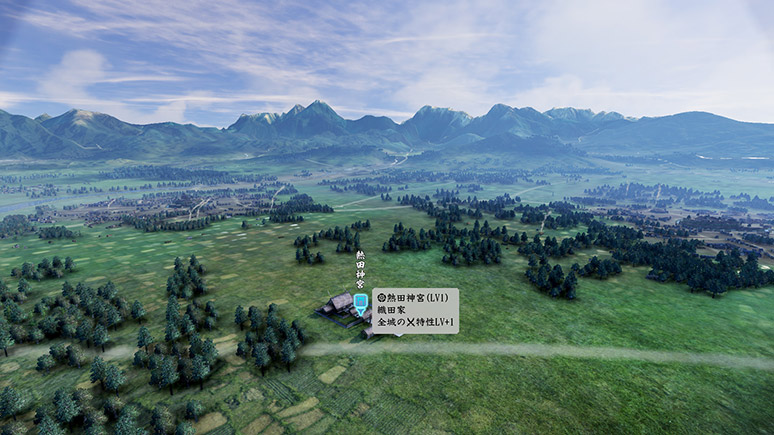774x435 pixels.
Task: Select the blue Atsuta Shrine map marker
Action: click(361, 300)
